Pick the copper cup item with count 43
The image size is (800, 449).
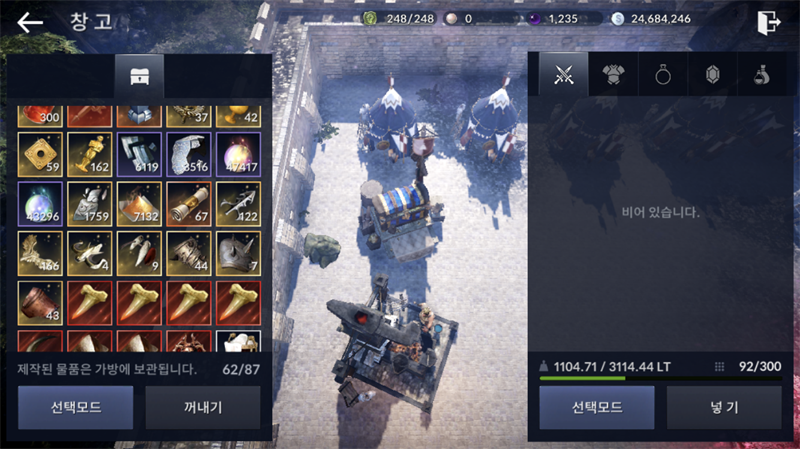pyautogui.click(x=40, y=302)
